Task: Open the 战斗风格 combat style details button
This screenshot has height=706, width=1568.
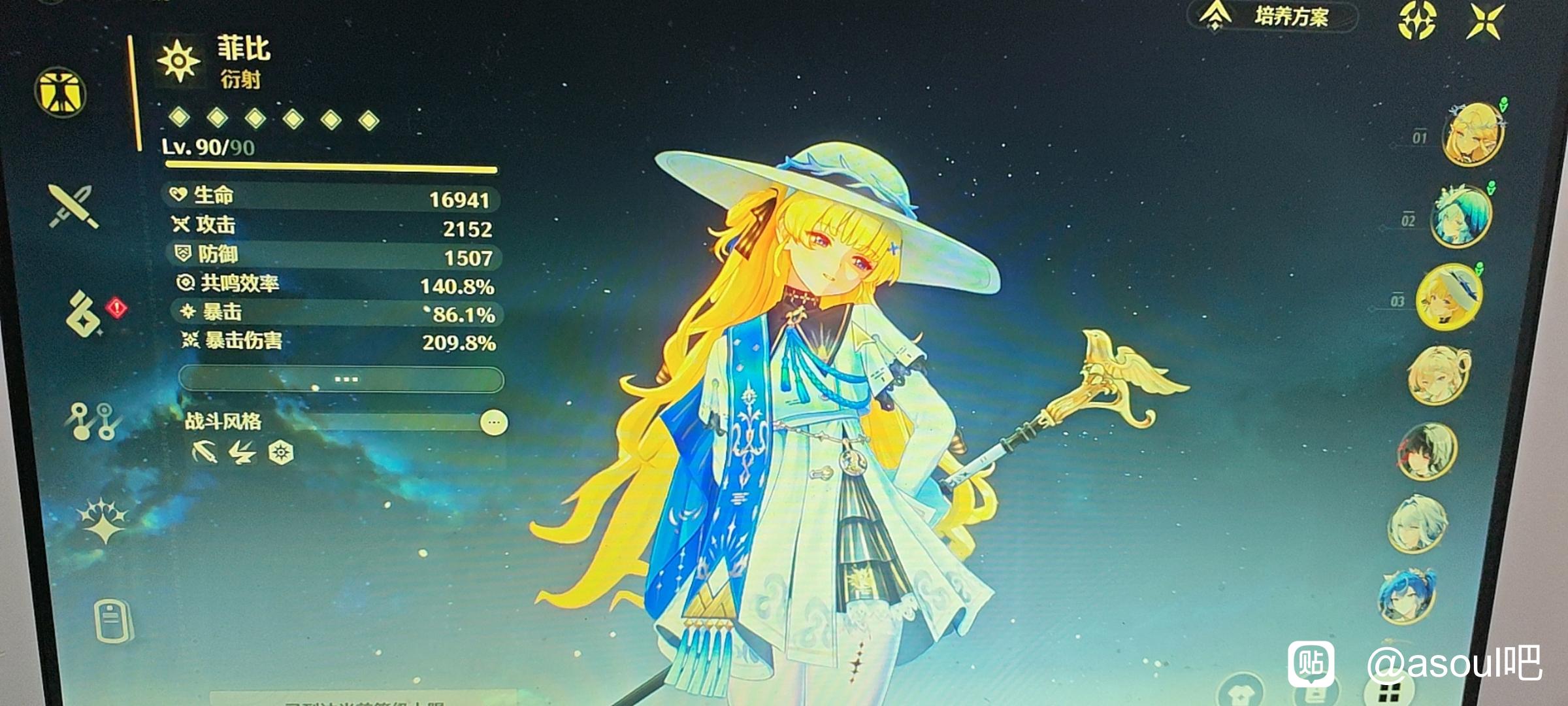Action: (494, 423)
